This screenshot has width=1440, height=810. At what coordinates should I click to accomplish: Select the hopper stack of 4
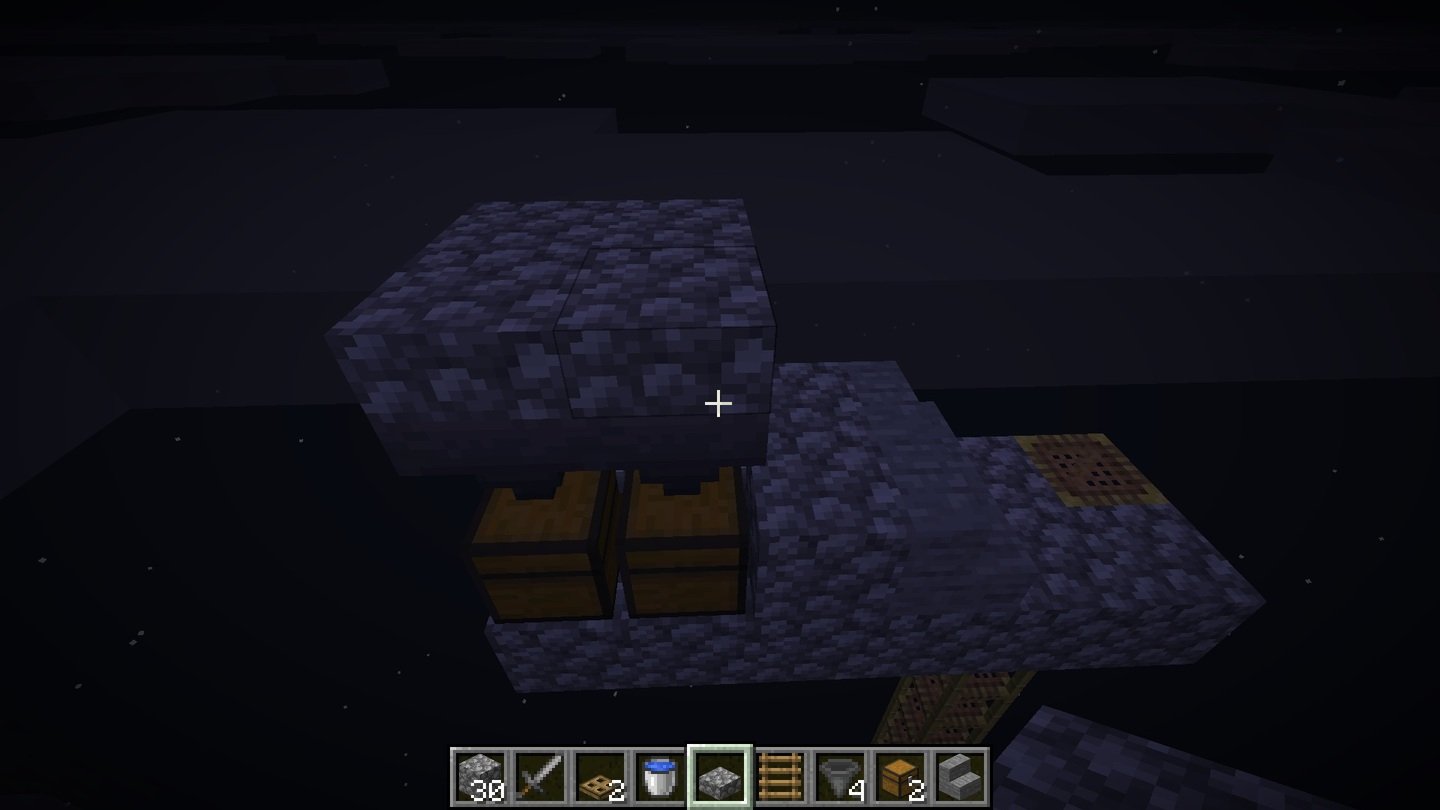pos(839,776)
